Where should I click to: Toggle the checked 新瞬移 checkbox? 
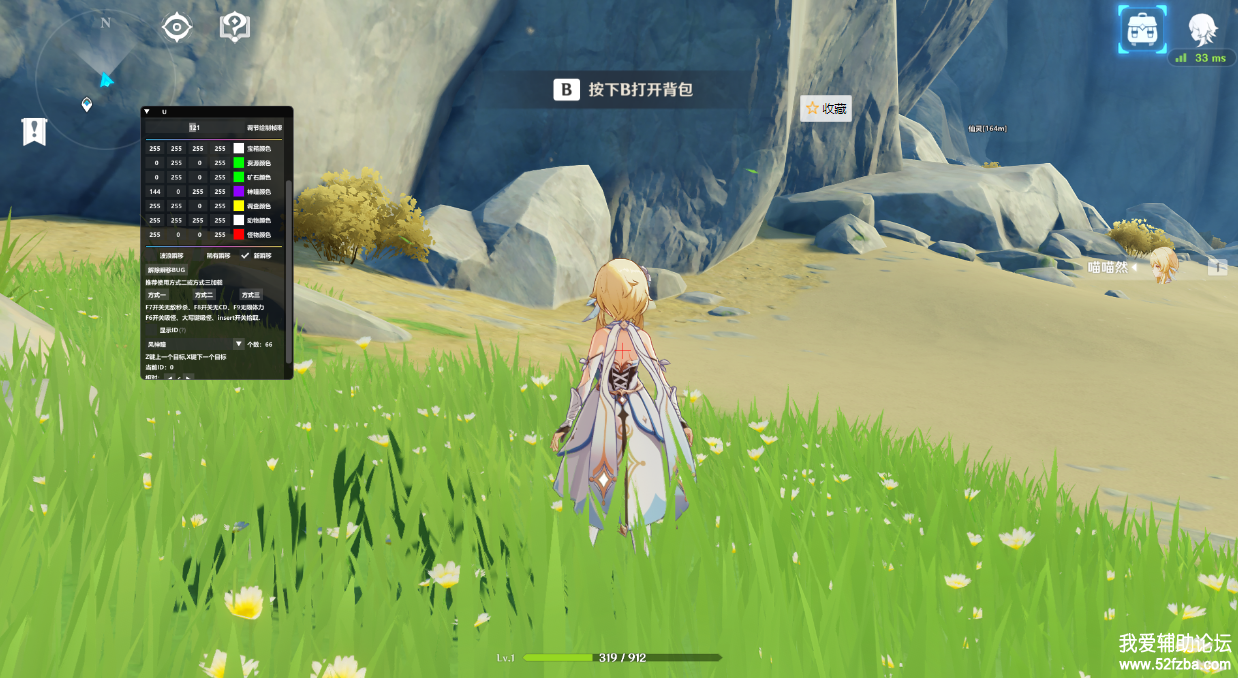click(245, 255)
